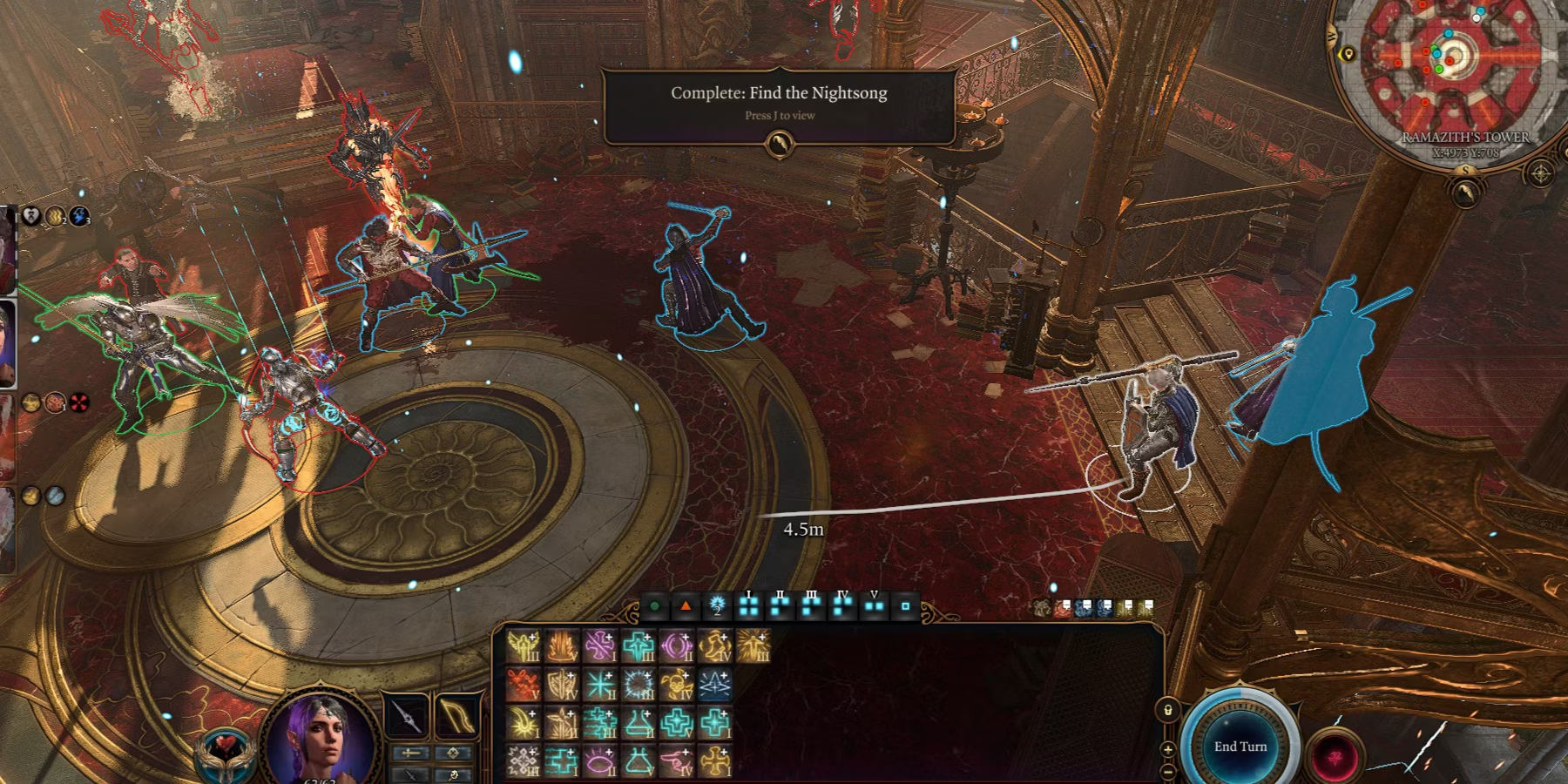Select the yellow quest marker on the minimap edge

[x=1348, y=54]
